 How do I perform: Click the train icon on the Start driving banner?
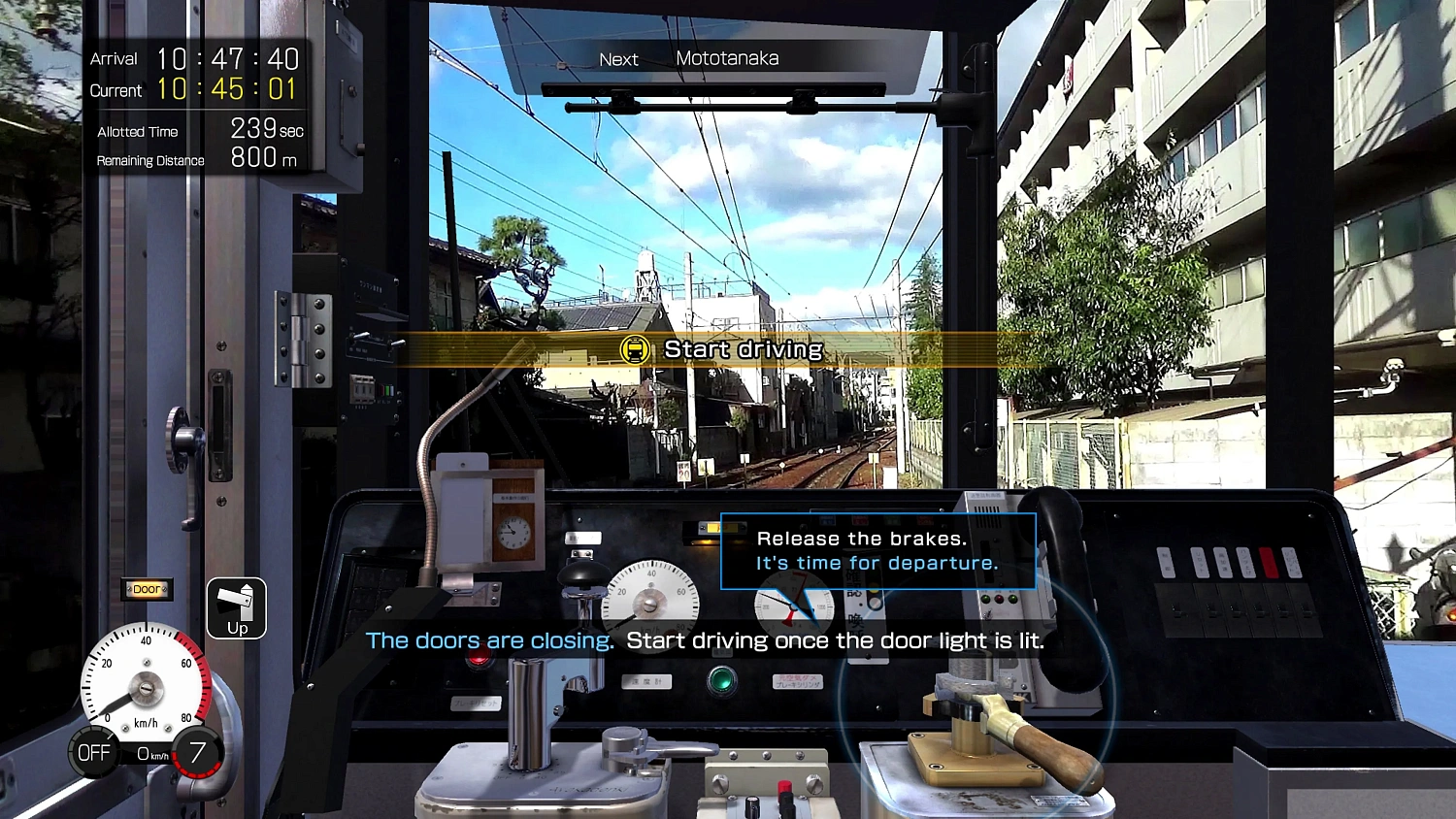636,349
